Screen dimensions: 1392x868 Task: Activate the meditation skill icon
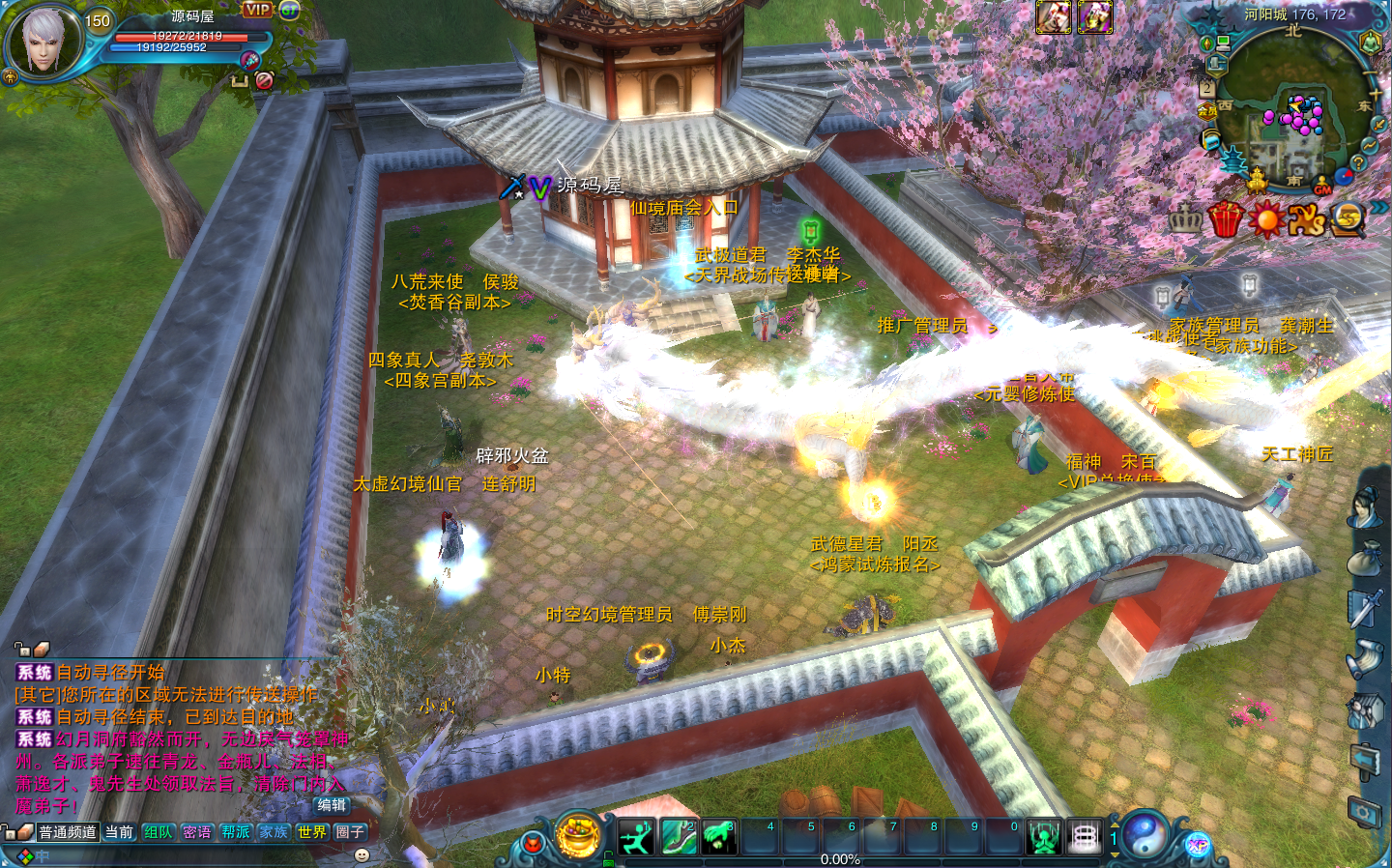[x=1044, y=837]
